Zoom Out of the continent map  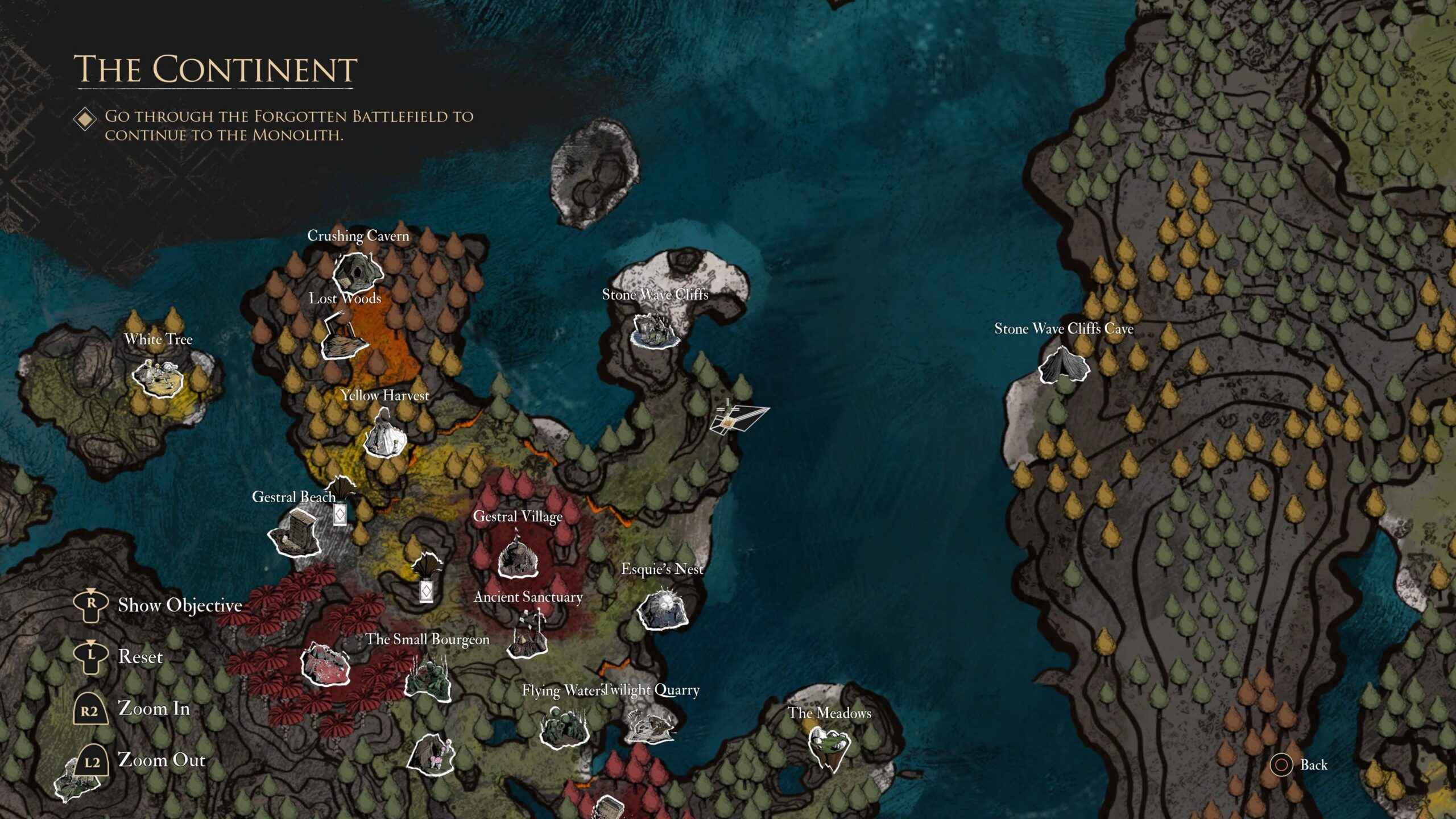162,760
